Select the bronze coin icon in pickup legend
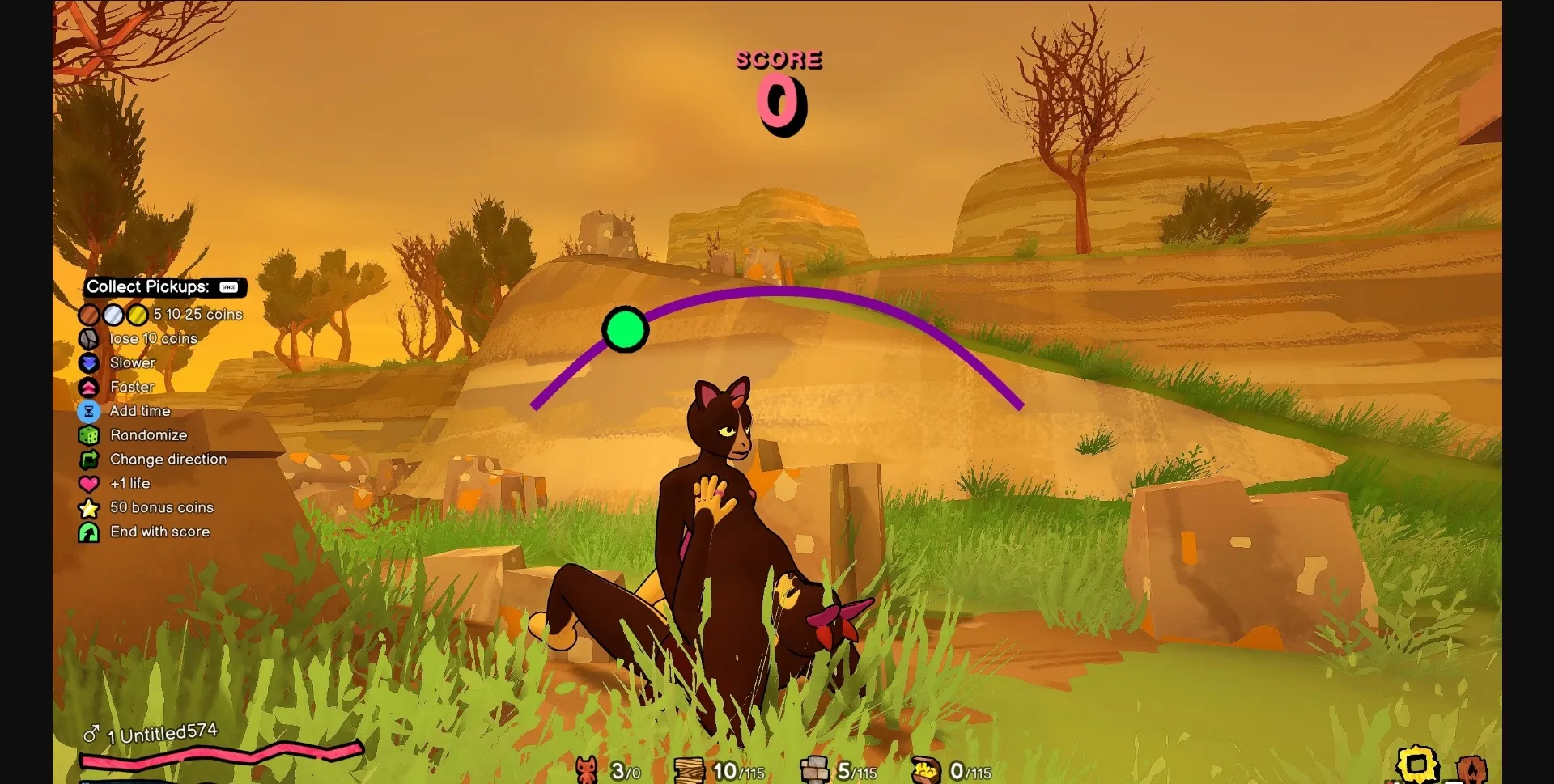This screenshot has width=1554, height=784. [x=89, y=315]
